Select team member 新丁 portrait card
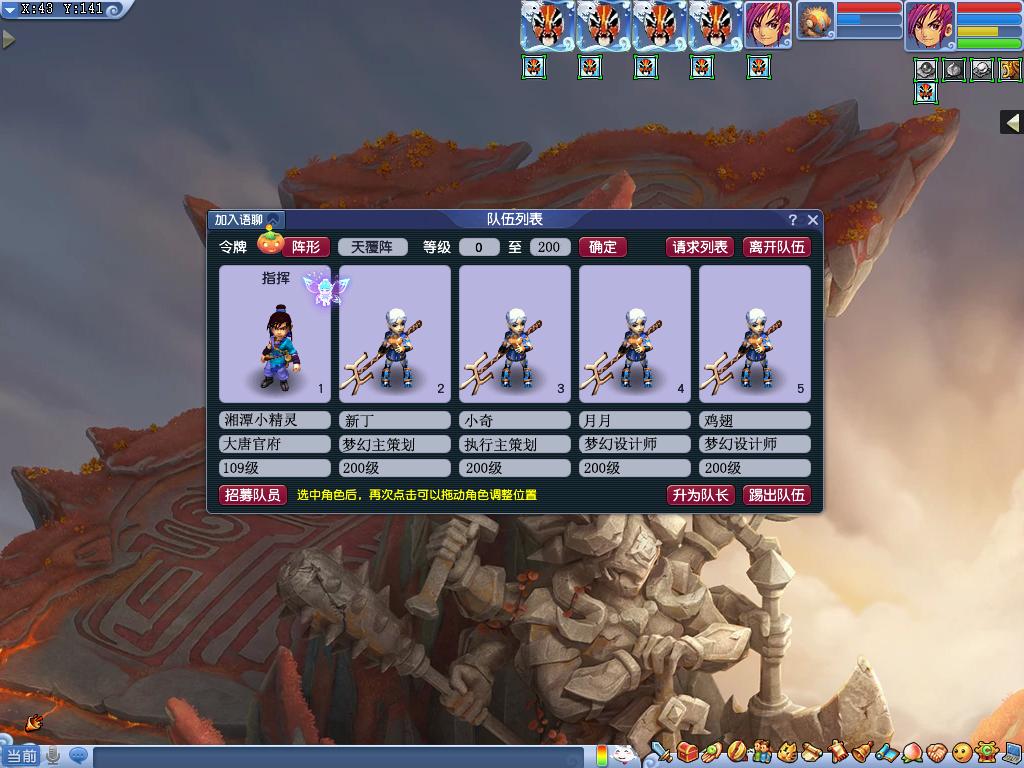Screen dimensions: 1024x768 394,333
